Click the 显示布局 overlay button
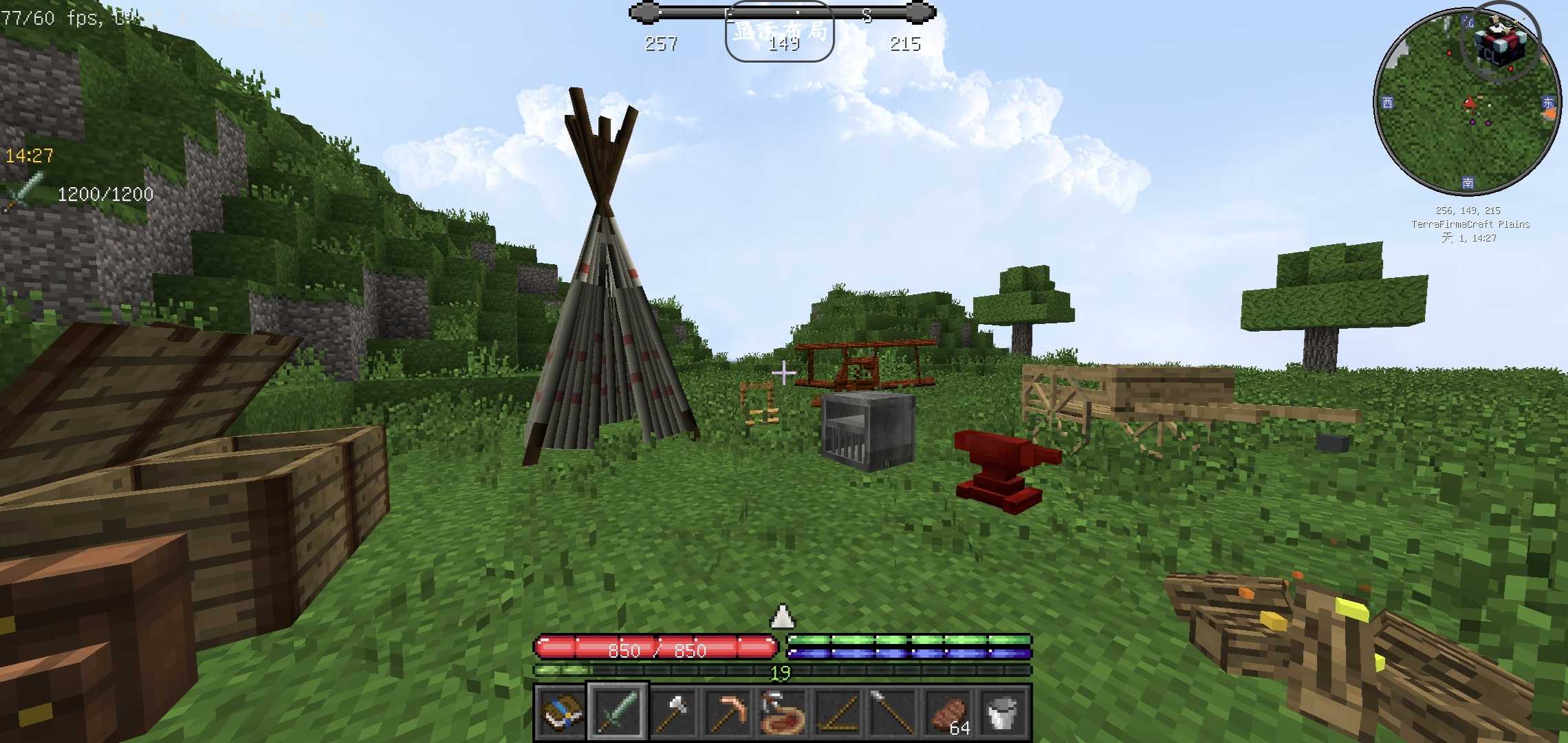Viewport: 1568px width, 743px height. 780,32
